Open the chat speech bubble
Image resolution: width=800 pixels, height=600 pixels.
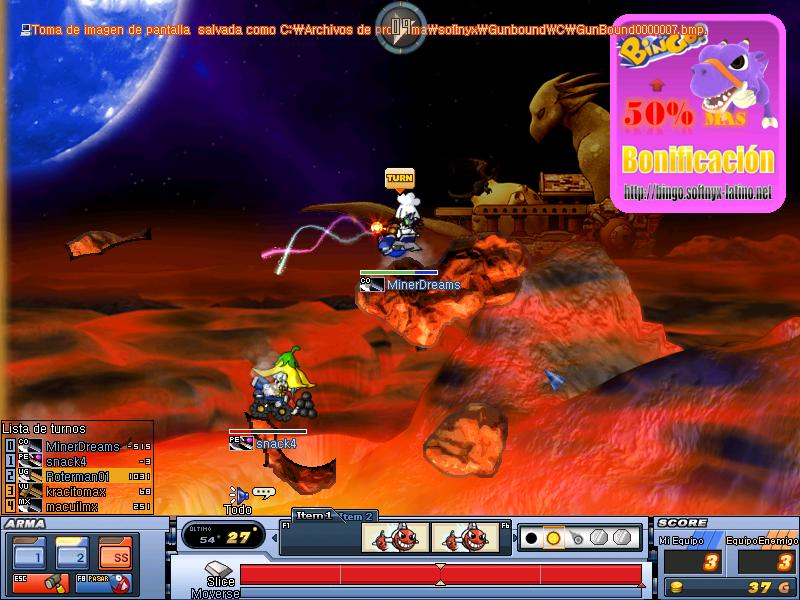[264, 492]
